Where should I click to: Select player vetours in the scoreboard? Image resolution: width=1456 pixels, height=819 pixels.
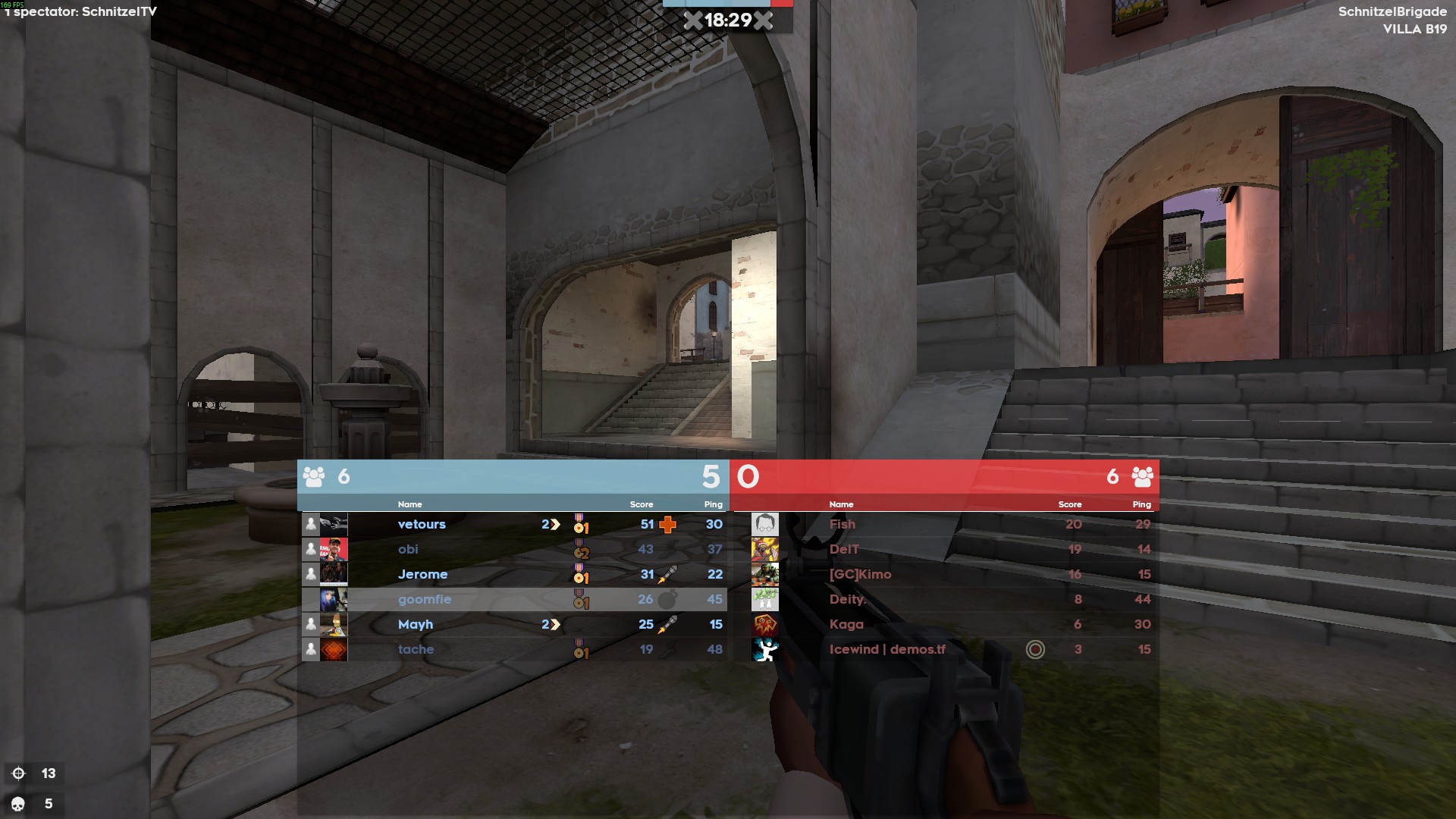(422, 524)
